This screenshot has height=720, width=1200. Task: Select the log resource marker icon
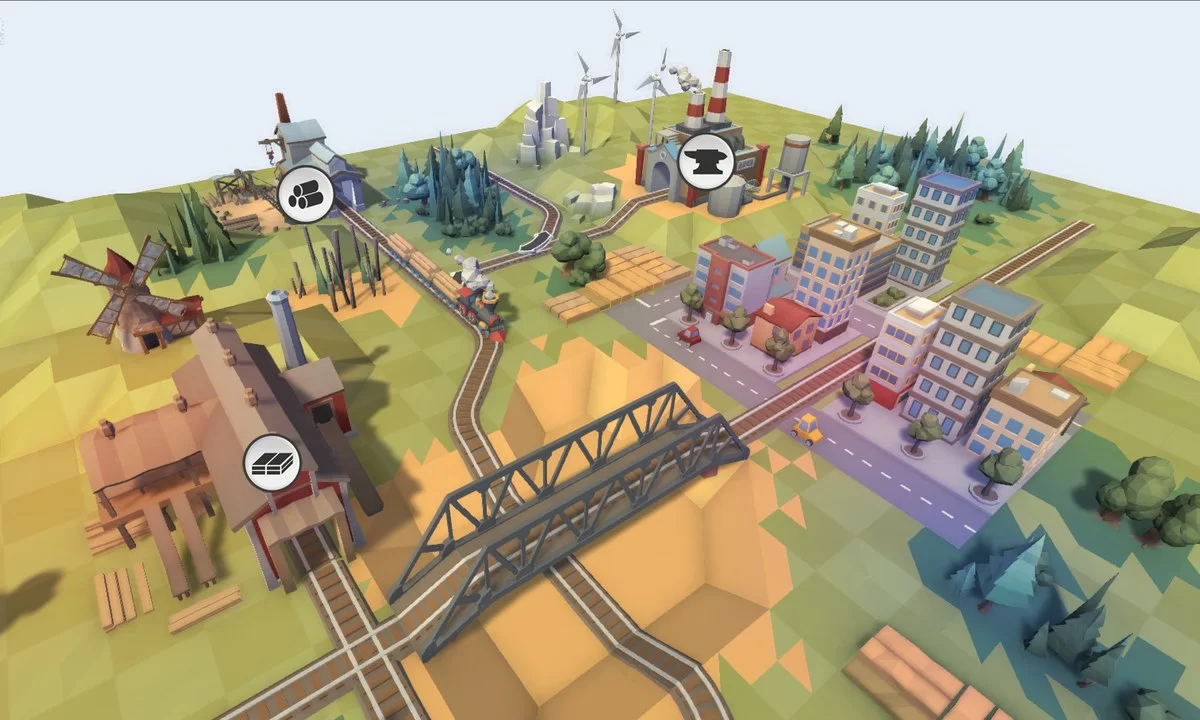click(302, 194)
